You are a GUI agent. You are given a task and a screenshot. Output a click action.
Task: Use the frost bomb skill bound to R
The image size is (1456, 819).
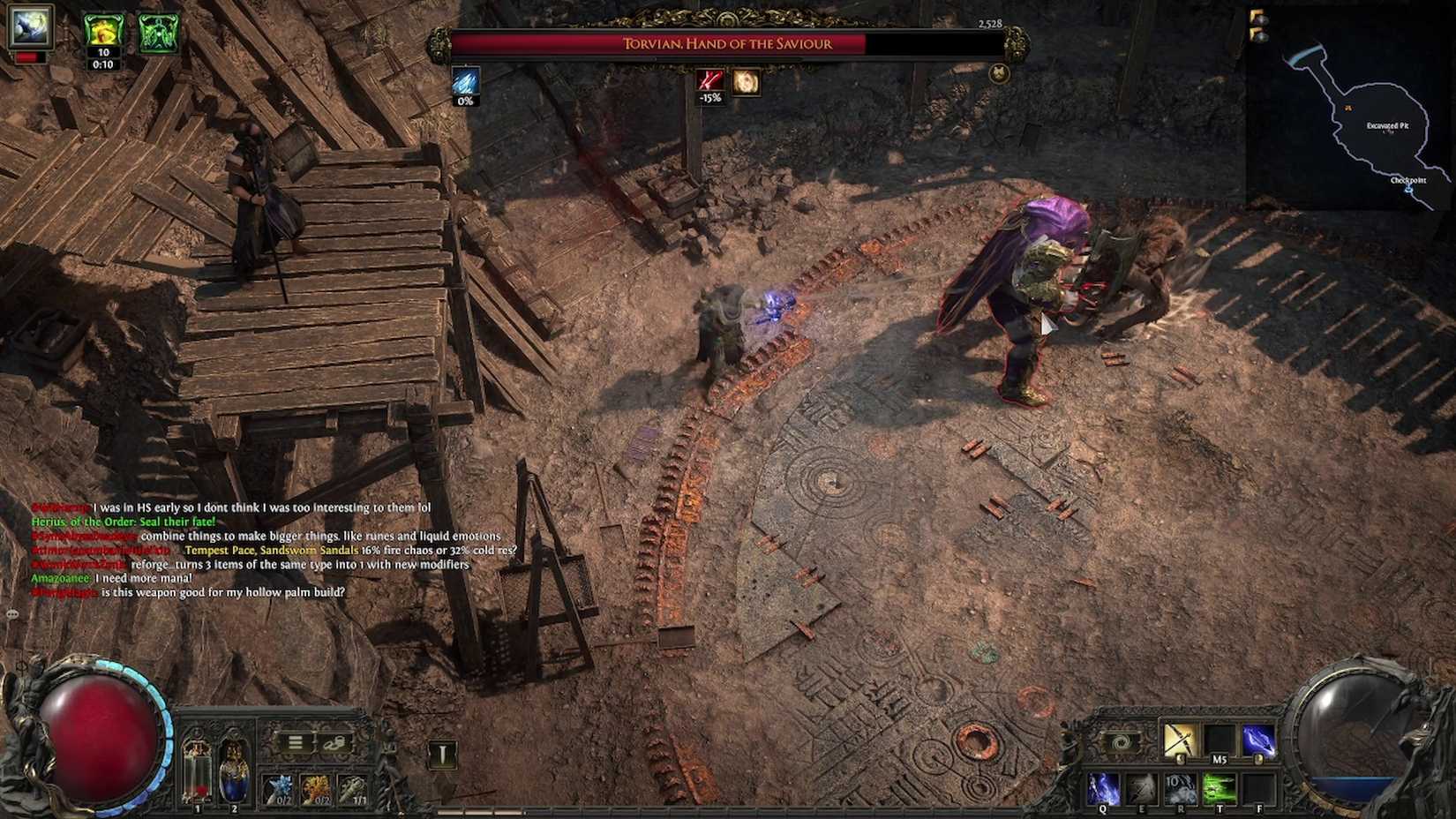coord(1182,789)
